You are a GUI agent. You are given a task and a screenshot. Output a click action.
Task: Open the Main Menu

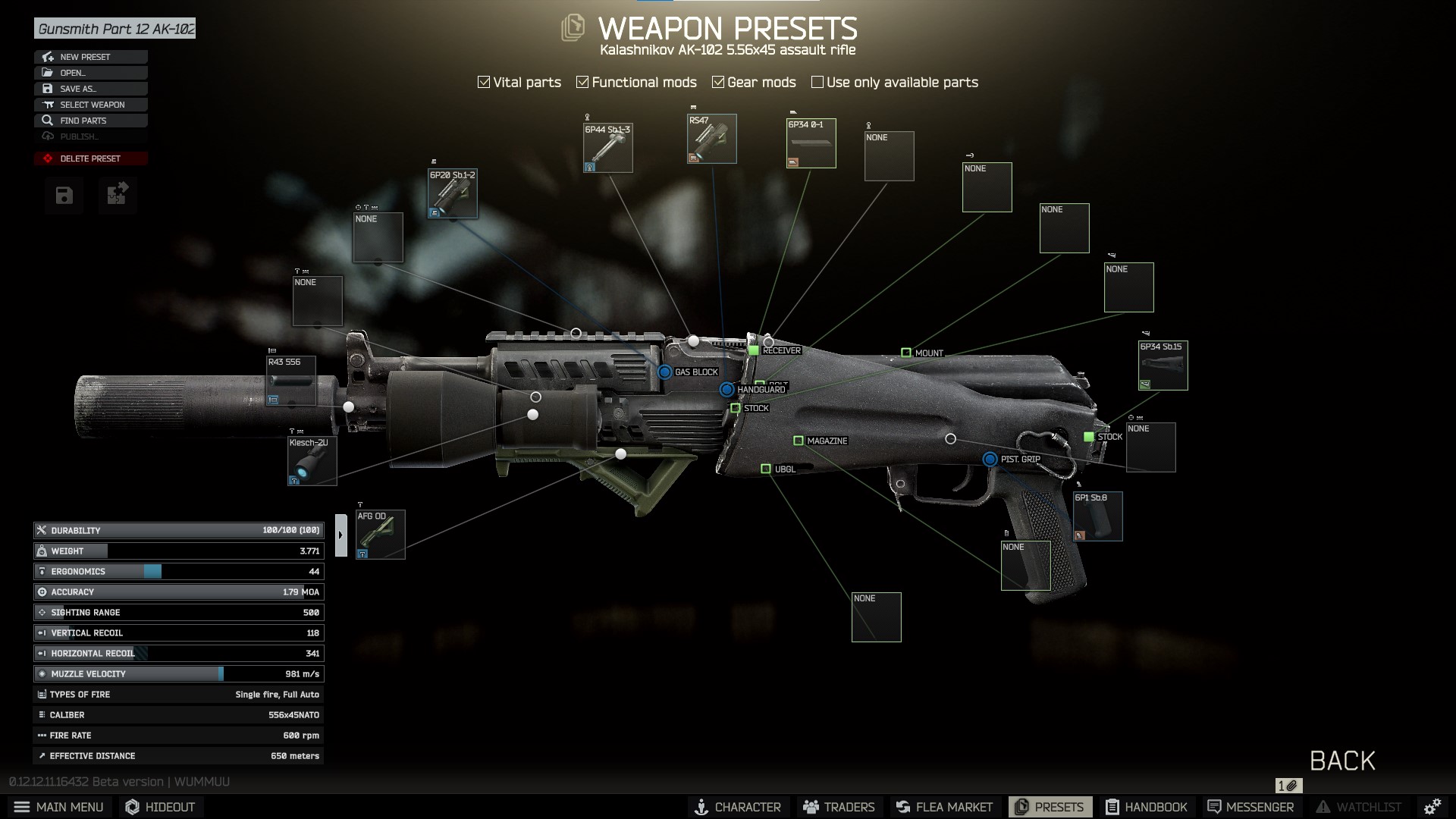coord(59,807)
